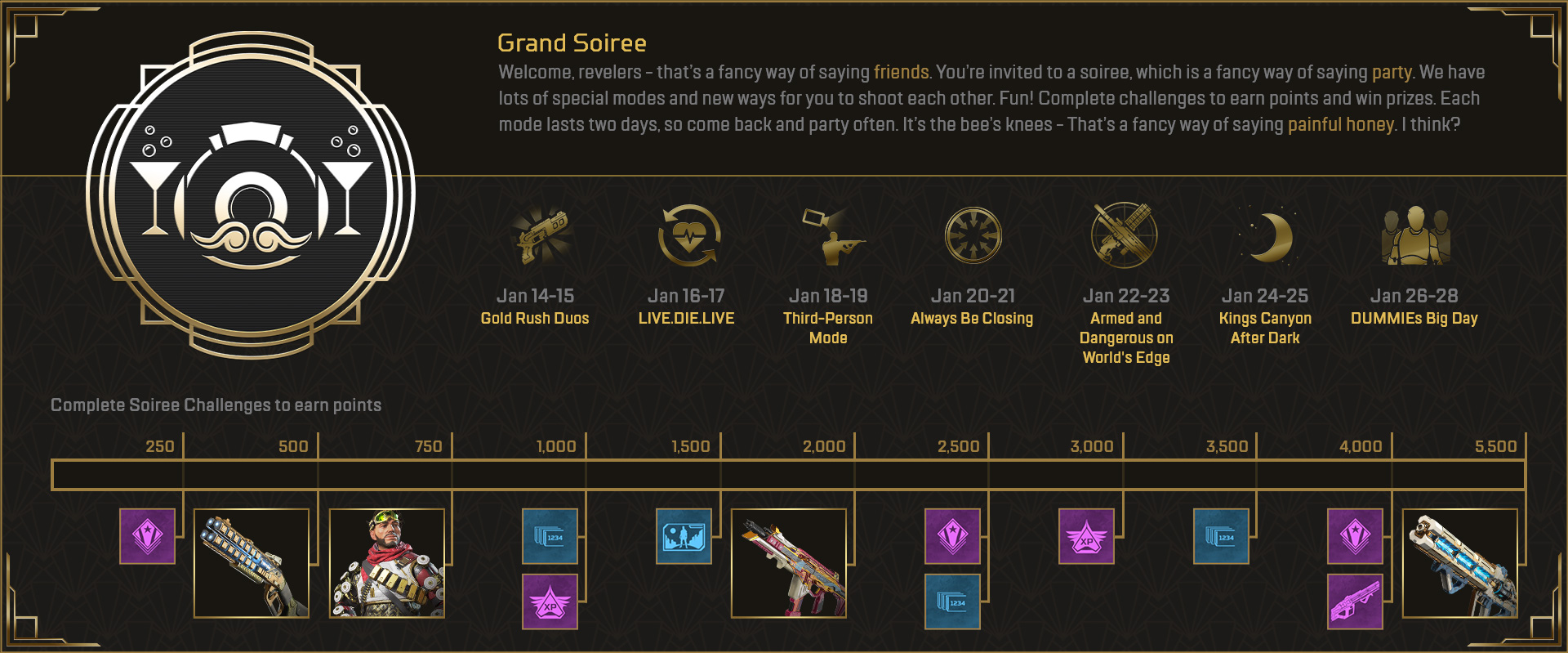The width and height of the screenshot is (1568, 653).
Task: Select the XP boost reward below 1,000 points
Action: [549, 602]
